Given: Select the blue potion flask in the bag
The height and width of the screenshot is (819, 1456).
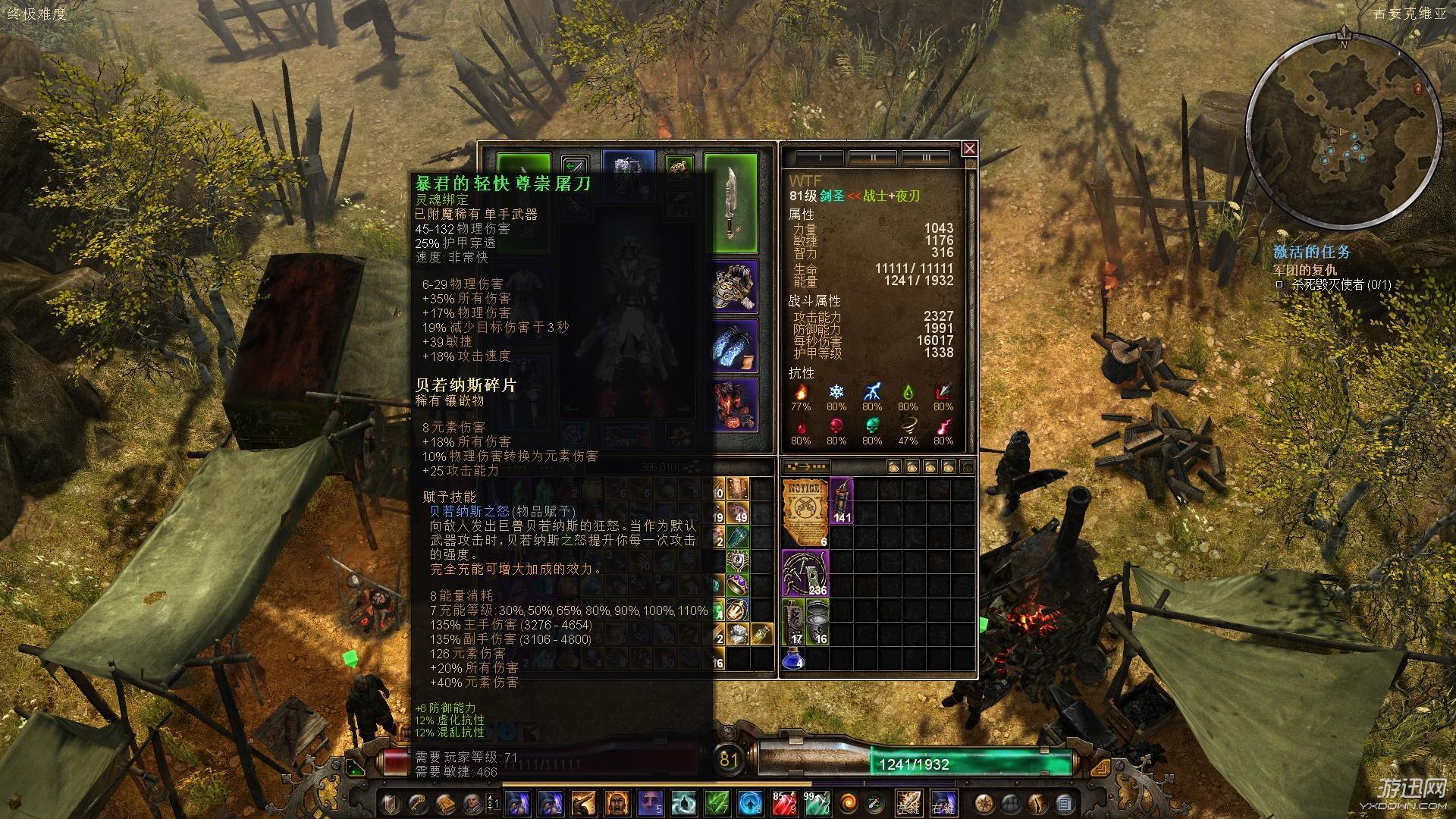Looking at the screenshot, I should (x=792, y=658).
